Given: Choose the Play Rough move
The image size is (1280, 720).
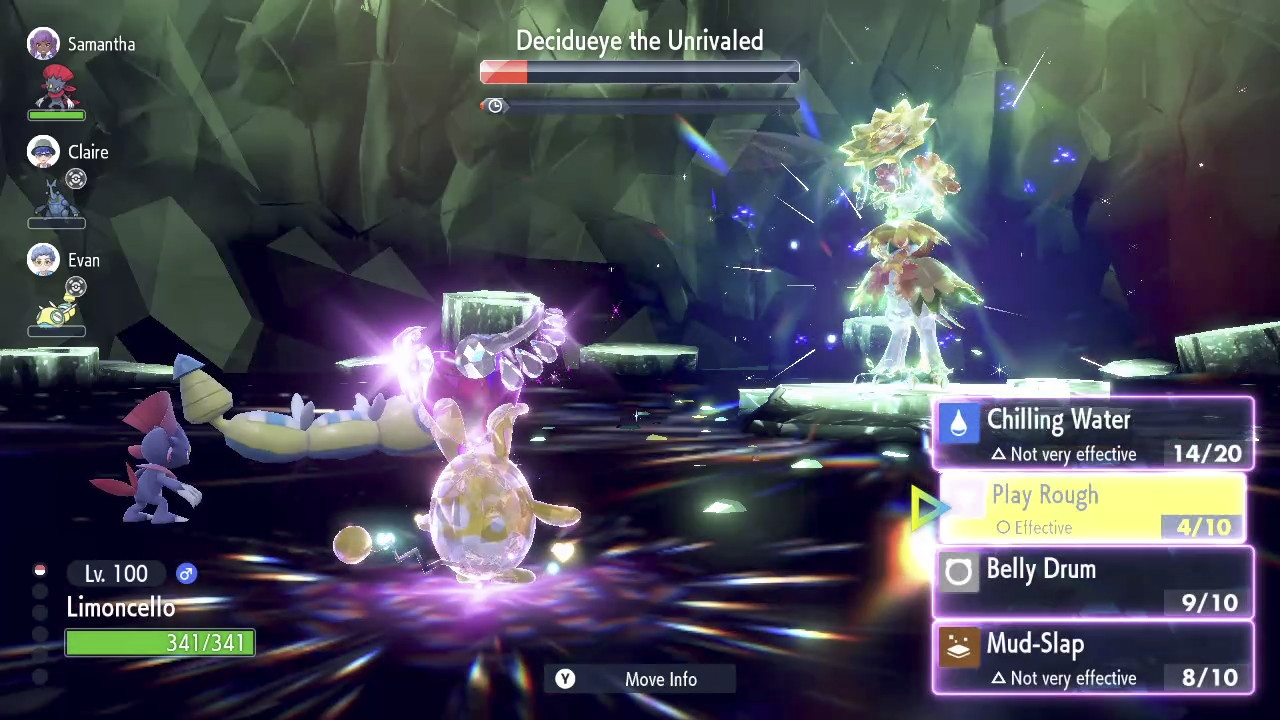Looking at the screenshot, I should click(1092, 508).
